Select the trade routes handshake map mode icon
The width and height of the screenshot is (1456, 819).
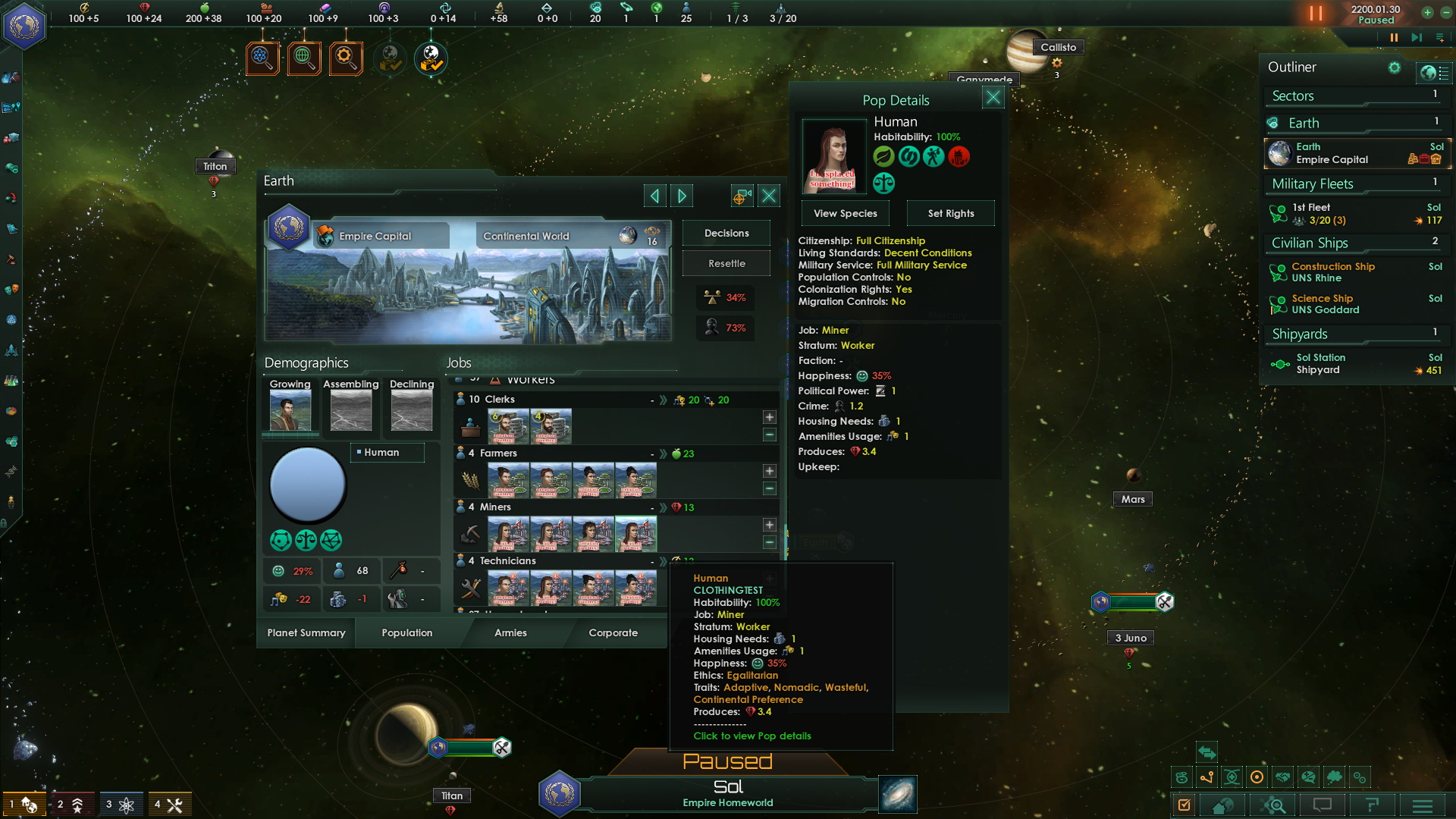(x=1283, y=777)
